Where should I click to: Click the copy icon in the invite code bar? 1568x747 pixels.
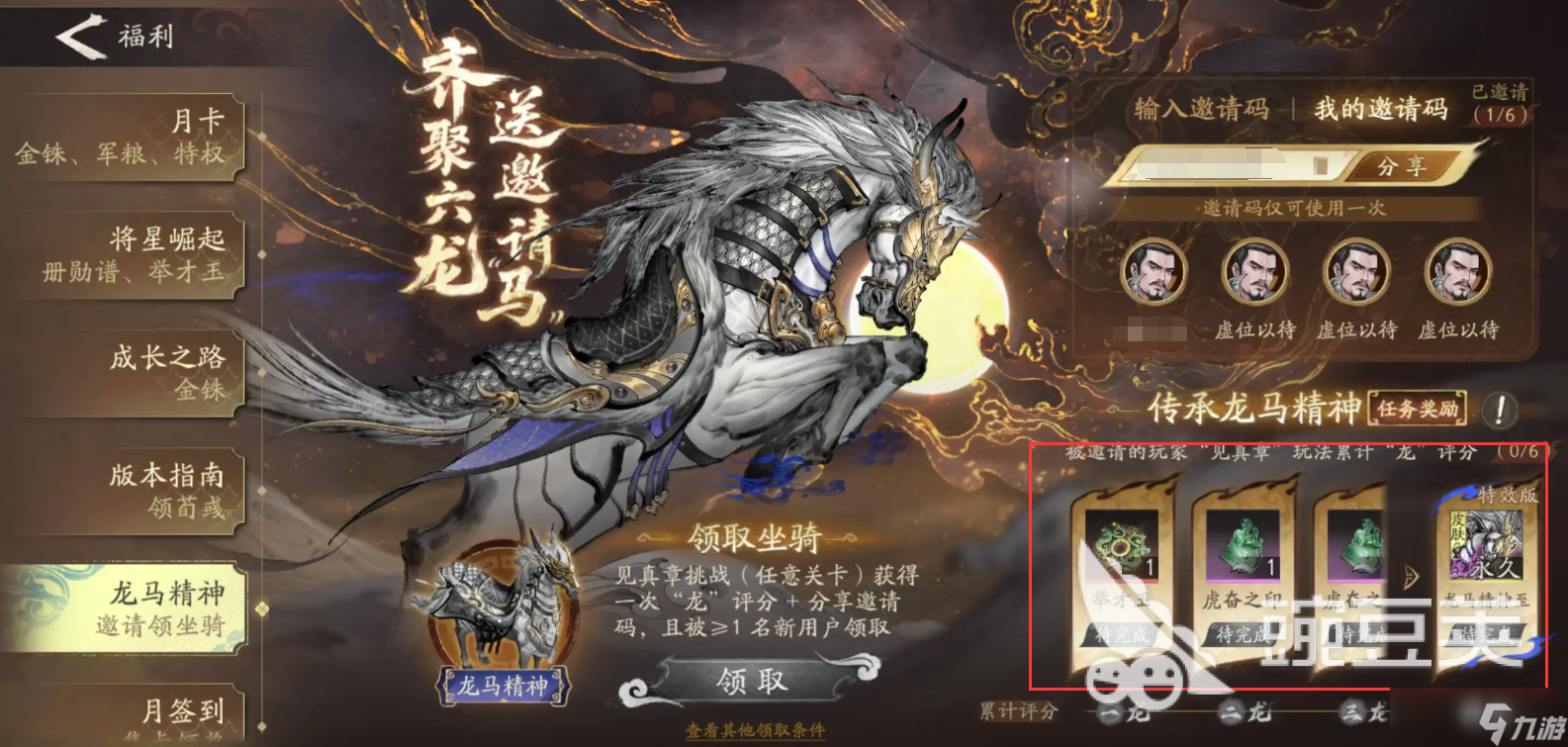(1323, 167)
